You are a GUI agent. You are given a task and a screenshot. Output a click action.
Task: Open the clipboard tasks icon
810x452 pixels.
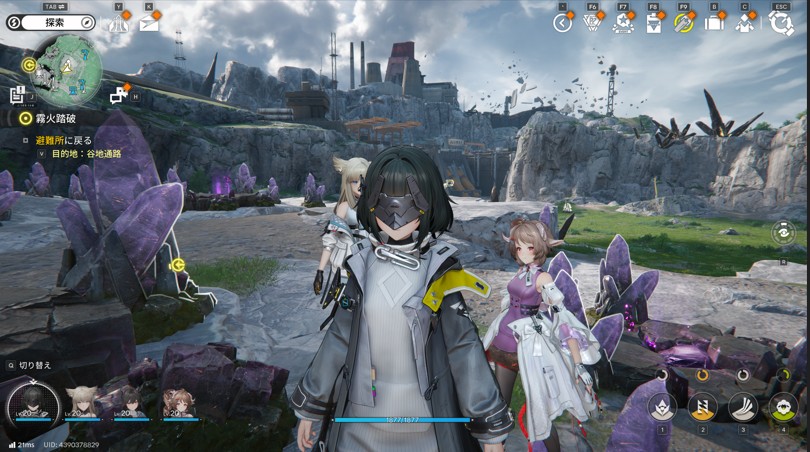tap(653, 23)
